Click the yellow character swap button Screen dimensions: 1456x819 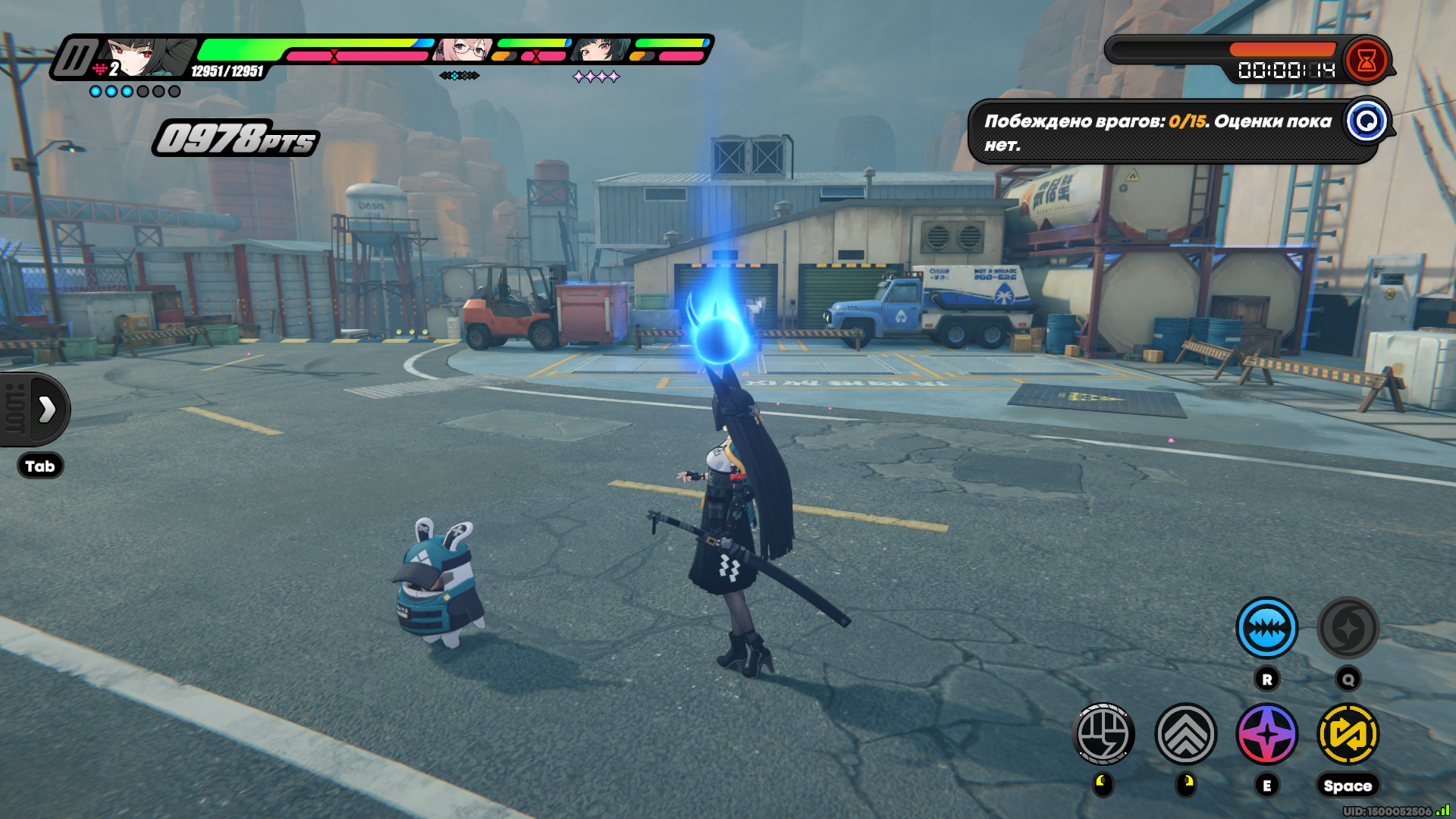coord(1348,734)
